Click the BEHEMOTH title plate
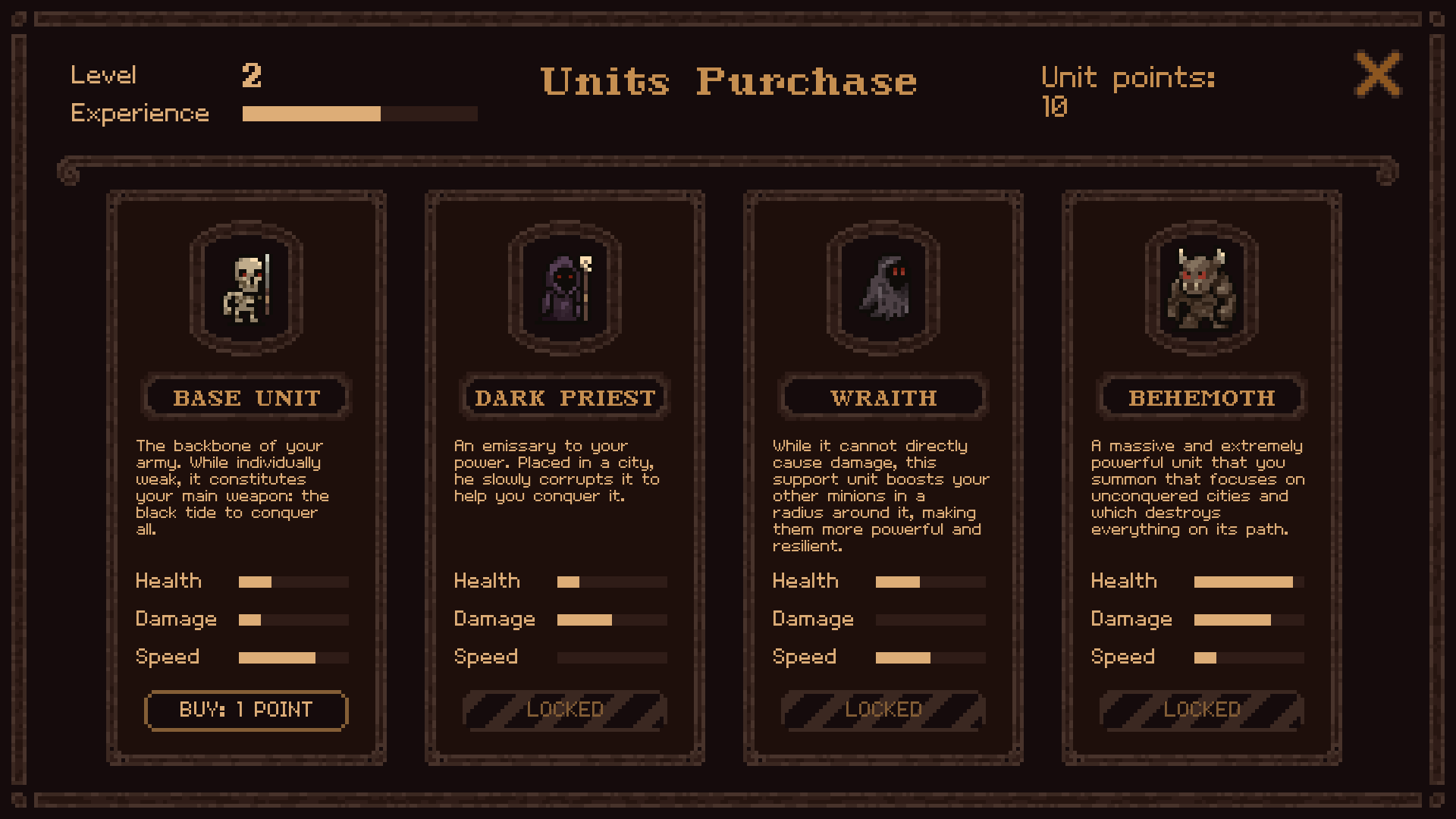The width and height of the screenshot is (1456, 819). 1201,397
